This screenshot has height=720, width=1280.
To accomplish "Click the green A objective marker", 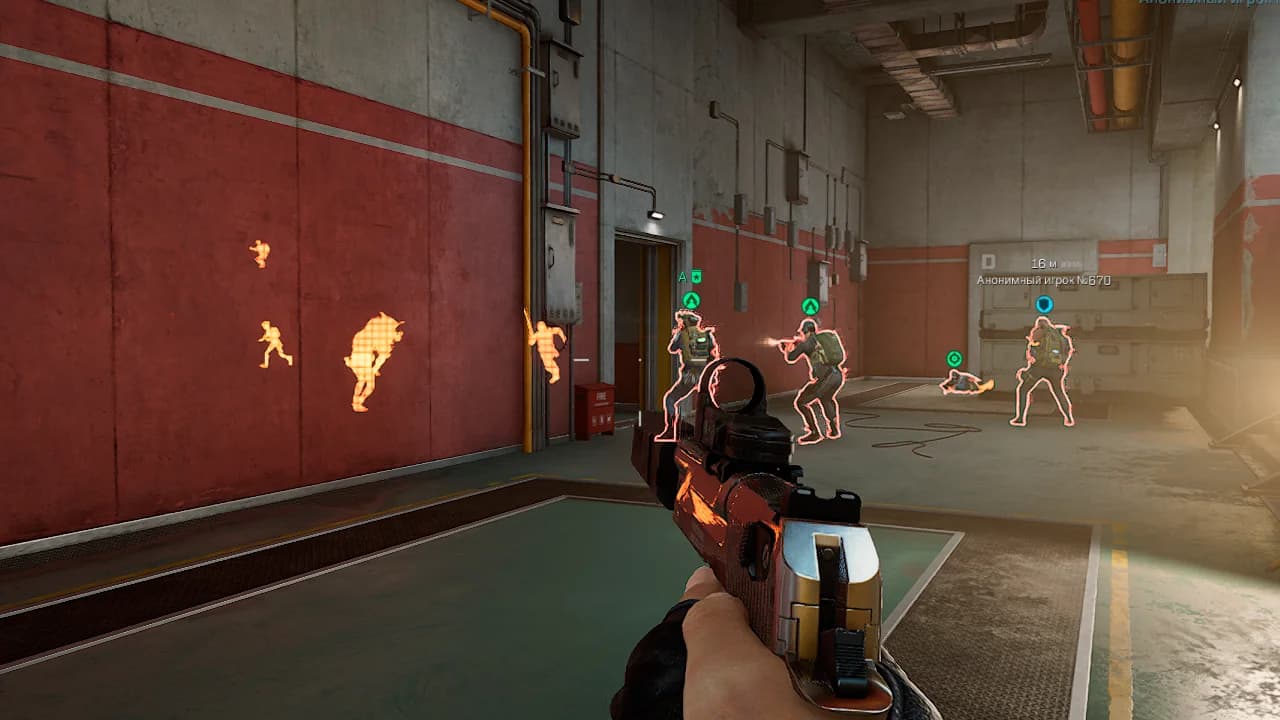I will point(681,275).
